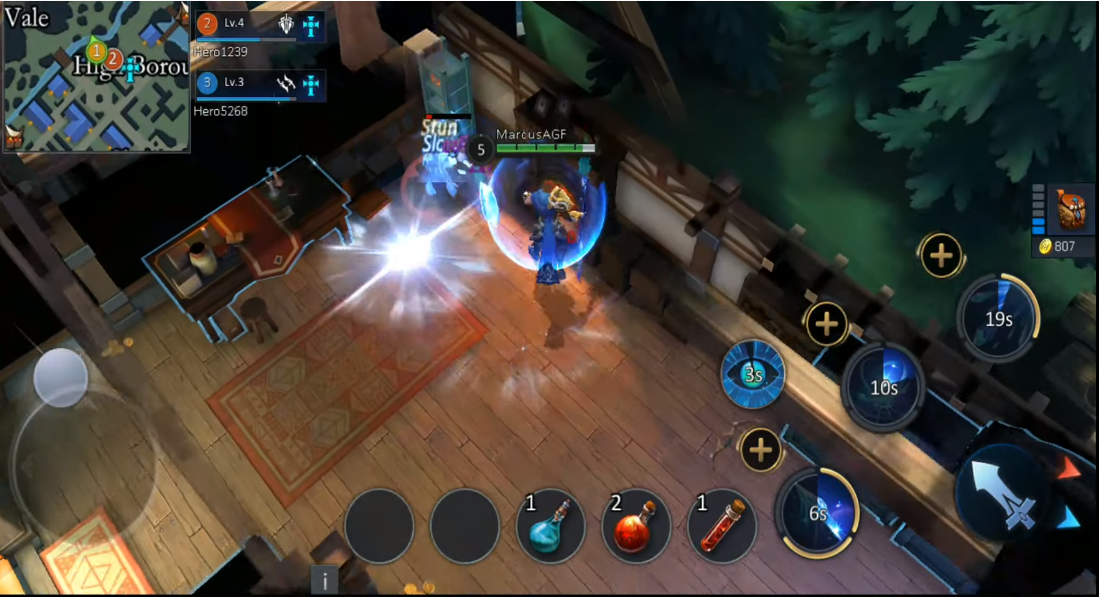The height and width of the screenshot is (598, 1099).
Task: Drink the round red health potion
Action: click(636, 526)
